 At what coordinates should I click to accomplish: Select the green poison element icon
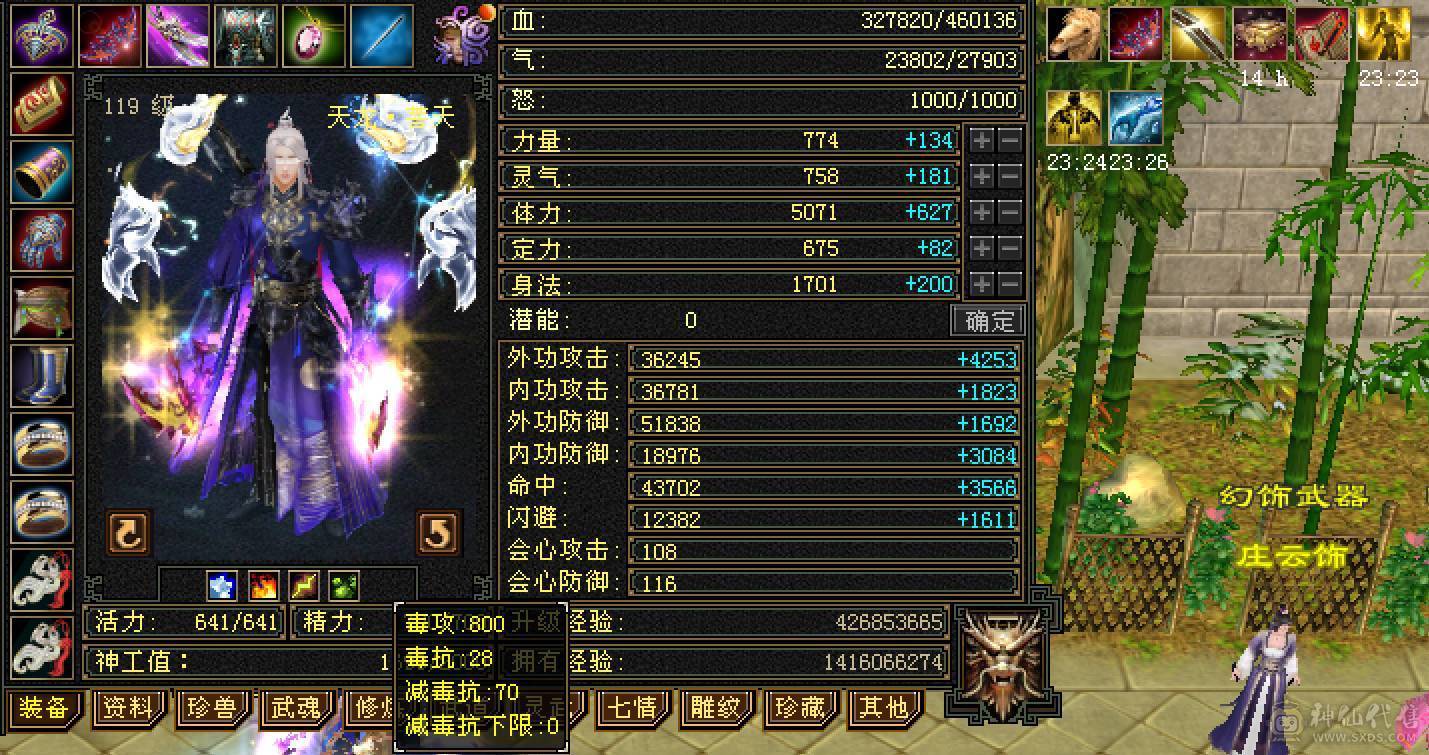(342, 584)
